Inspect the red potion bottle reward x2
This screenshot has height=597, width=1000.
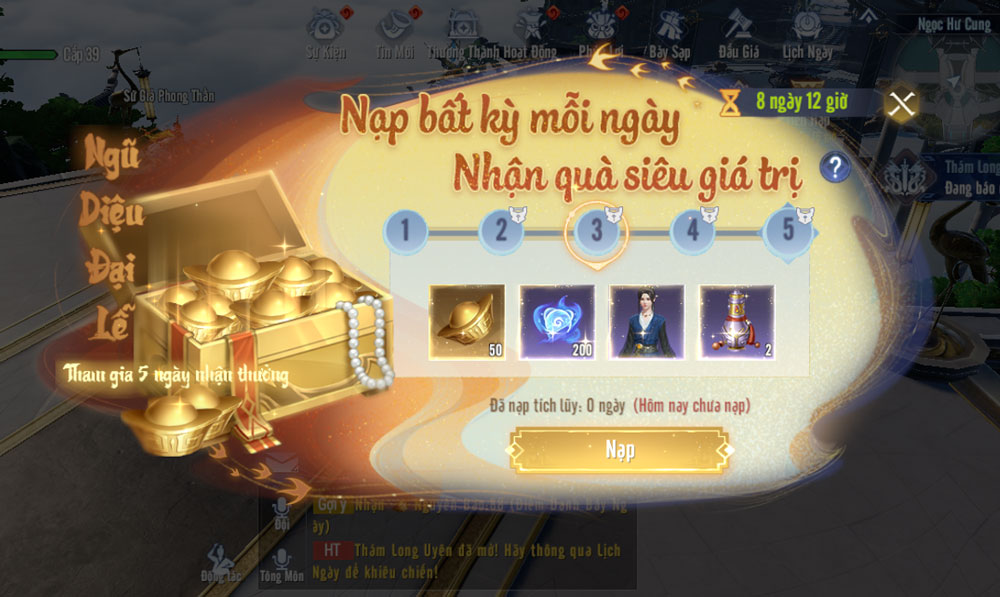(x=737, y=322)
